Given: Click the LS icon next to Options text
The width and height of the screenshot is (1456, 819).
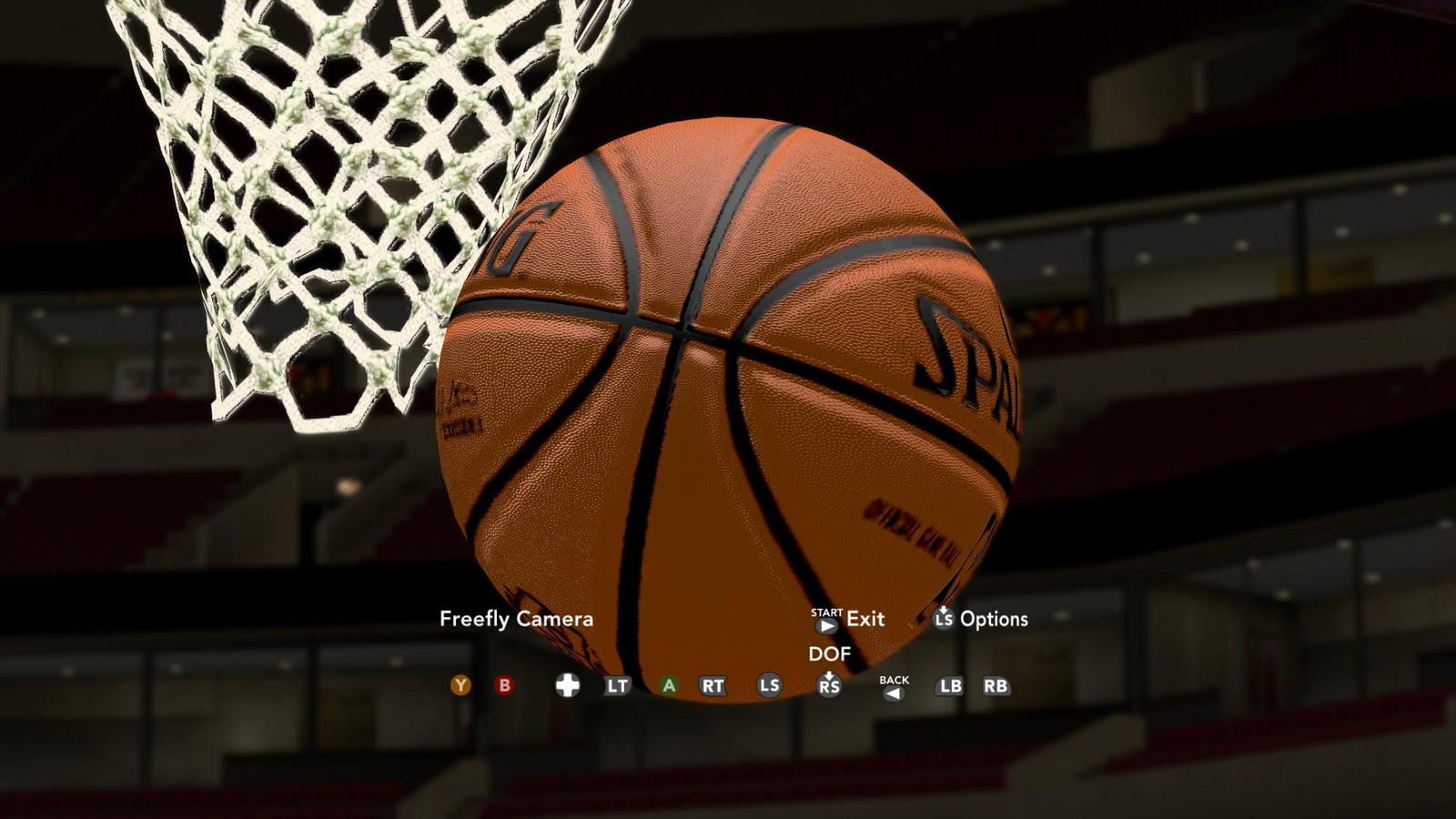Looking at the screenshot, I should coord(944,621).
